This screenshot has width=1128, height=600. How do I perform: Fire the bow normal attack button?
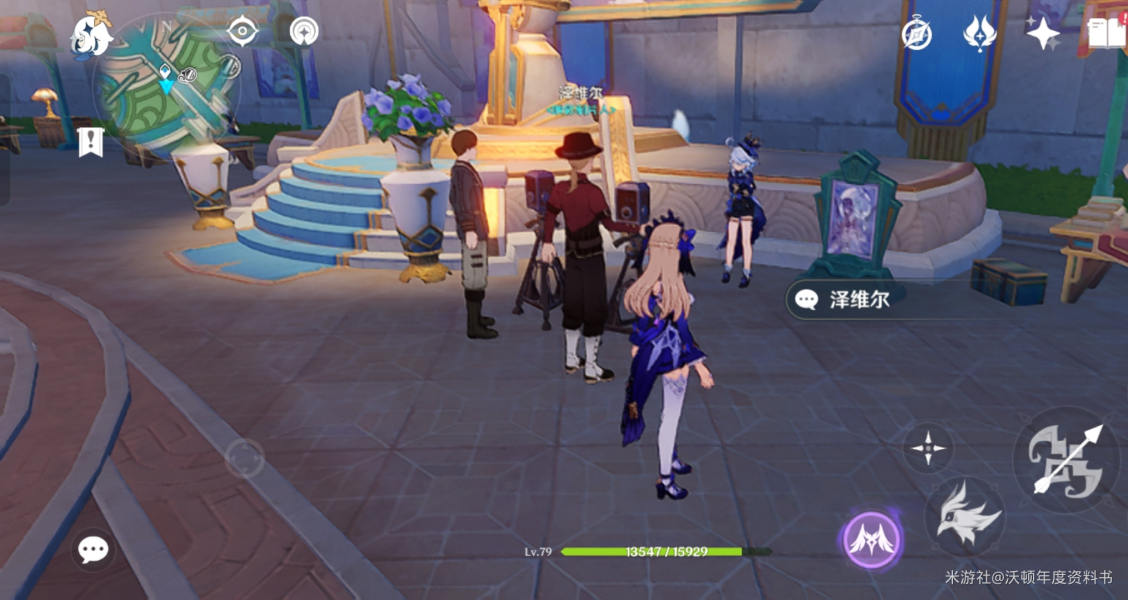(1067, 460)
